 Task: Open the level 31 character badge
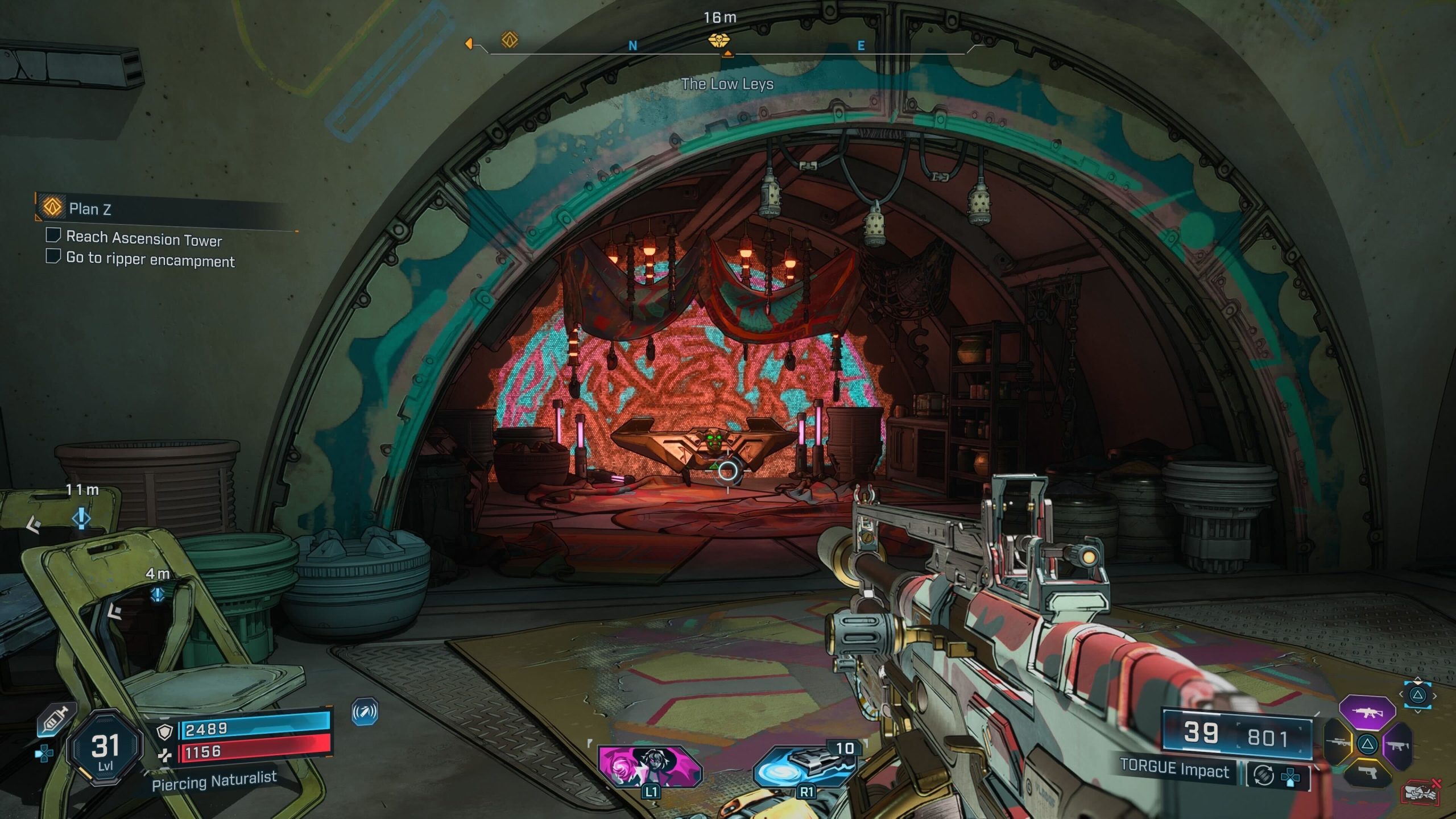point(105,748)
